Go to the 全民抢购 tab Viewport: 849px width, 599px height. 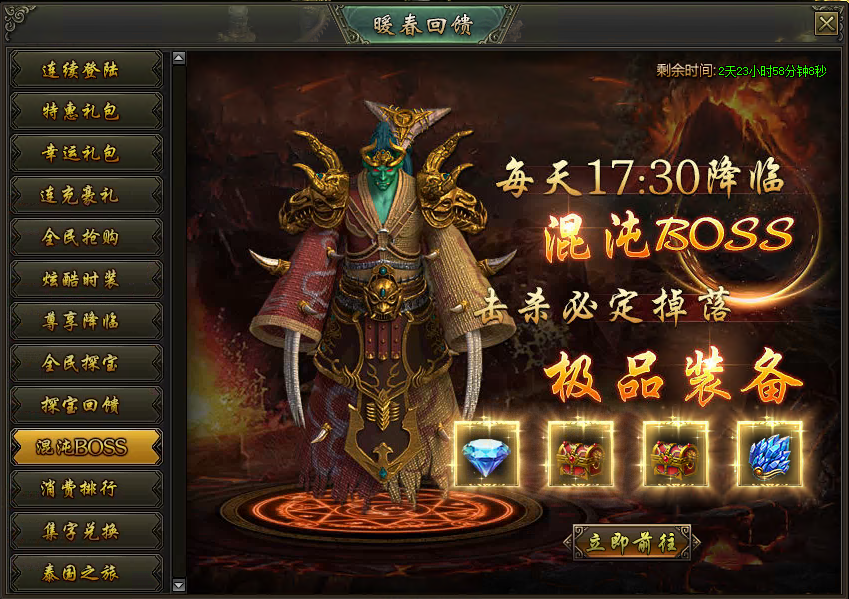pos(86,237)
